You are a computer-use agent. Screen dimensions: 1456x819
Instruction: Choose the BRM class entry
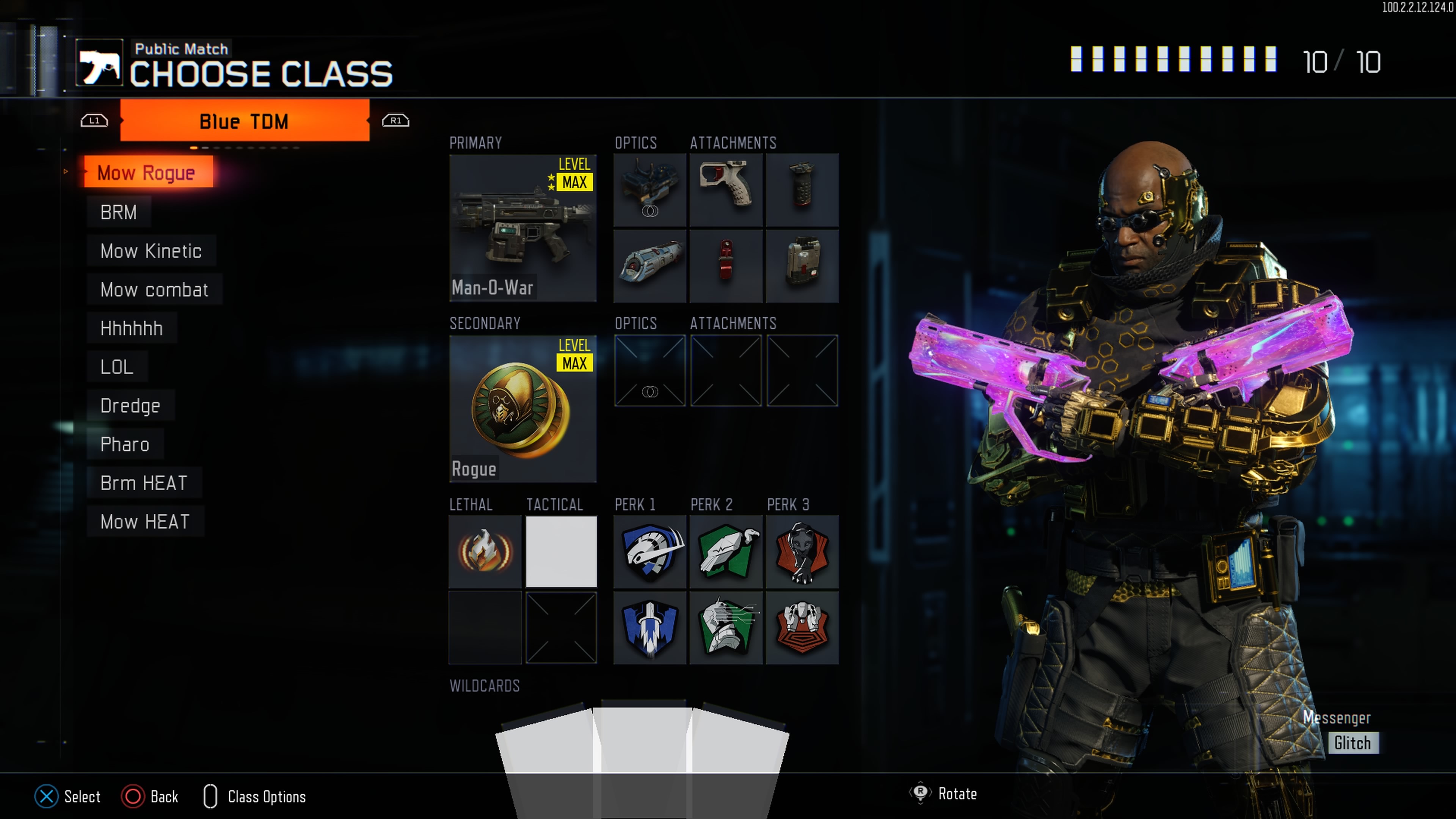pos(119,212)
